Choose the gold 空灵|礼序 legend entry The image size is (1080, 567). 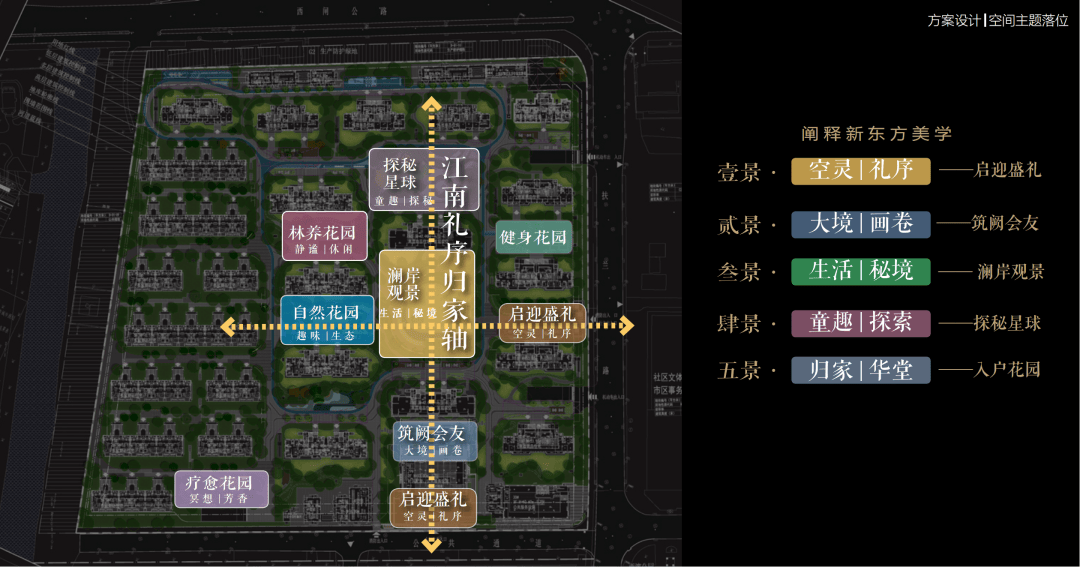pyautogui.click(x=860, y=170)
